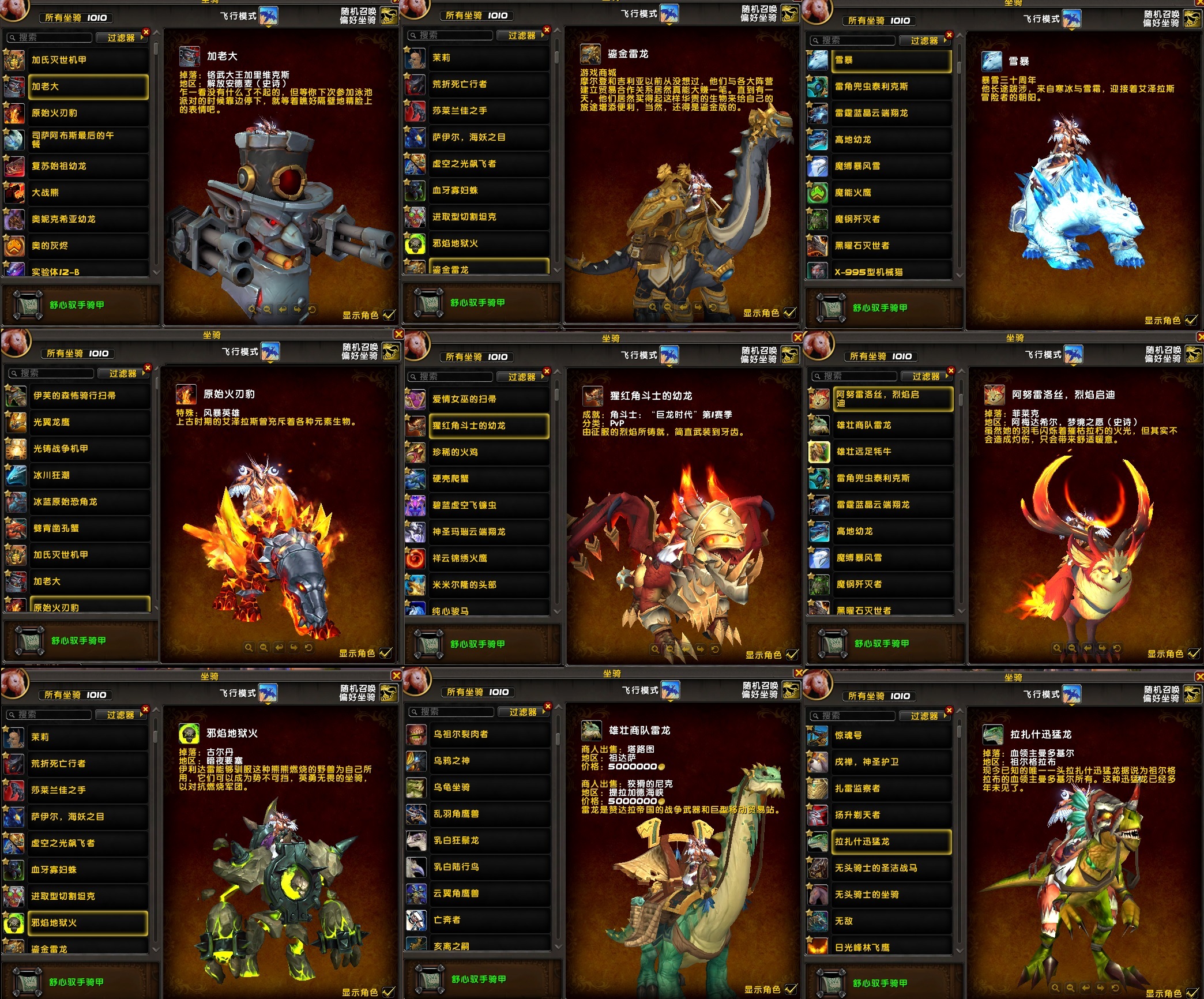Image resolution: width=1204 pixels, height=999 pixels.
Task: Pick the 亡奔者 mount entry
Action: pyautogui.click(x=490, y=920)
